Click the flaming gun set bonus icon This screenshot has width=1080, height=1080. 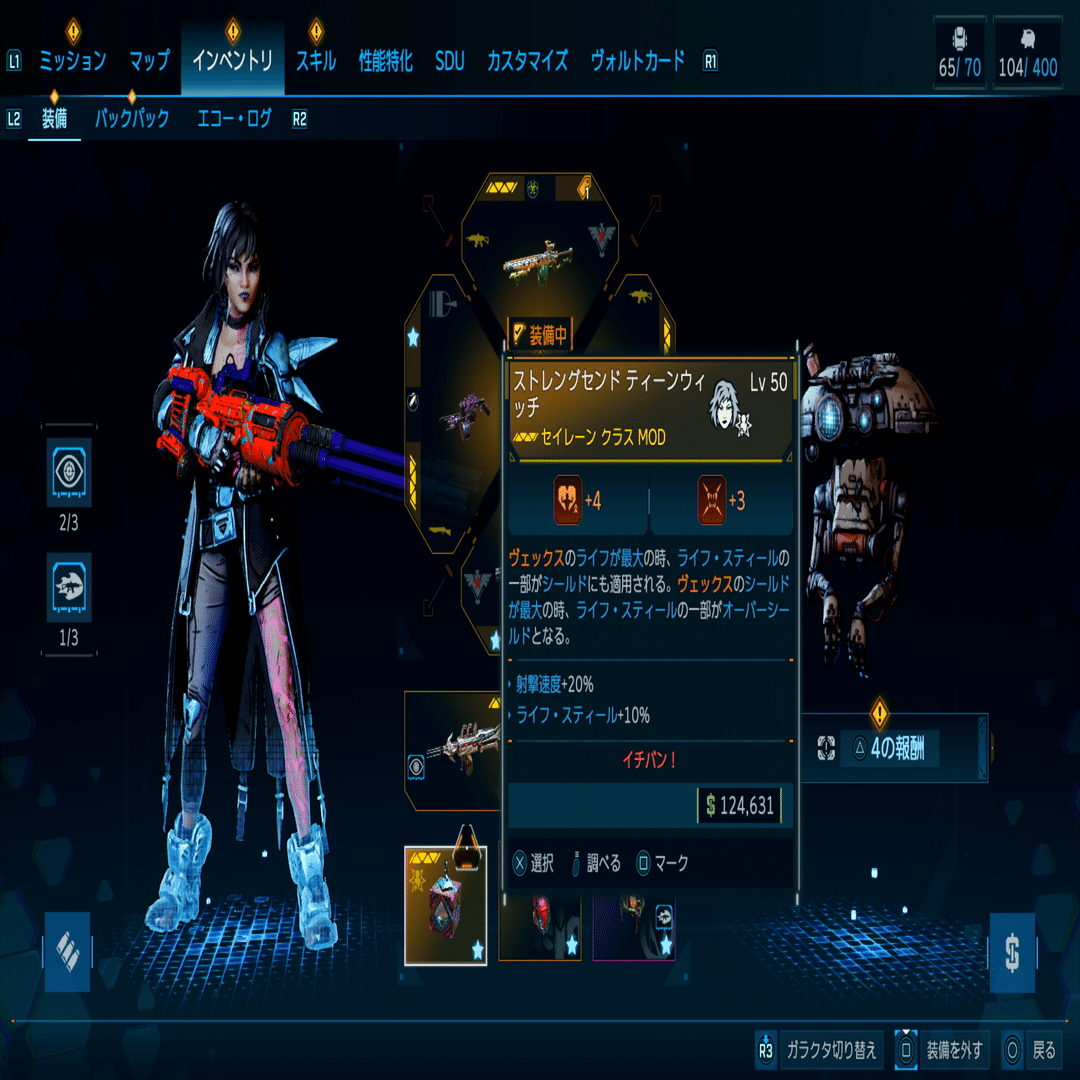(69, 588)
